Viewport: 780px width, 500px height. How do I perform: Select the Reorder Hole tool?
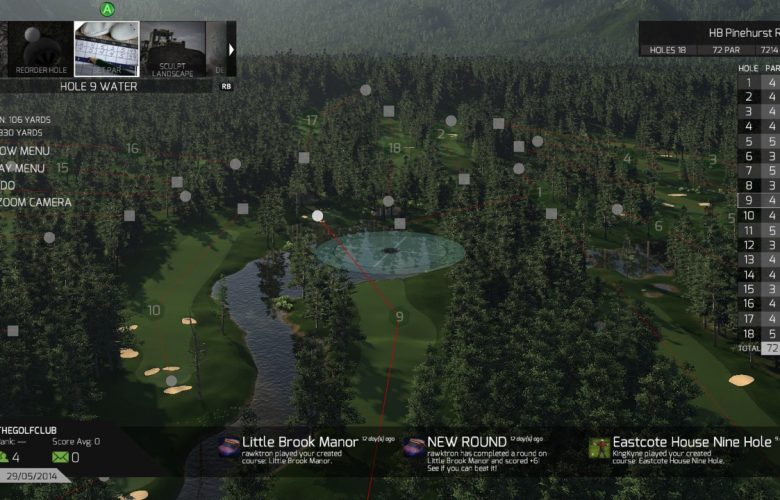(40, 49)
